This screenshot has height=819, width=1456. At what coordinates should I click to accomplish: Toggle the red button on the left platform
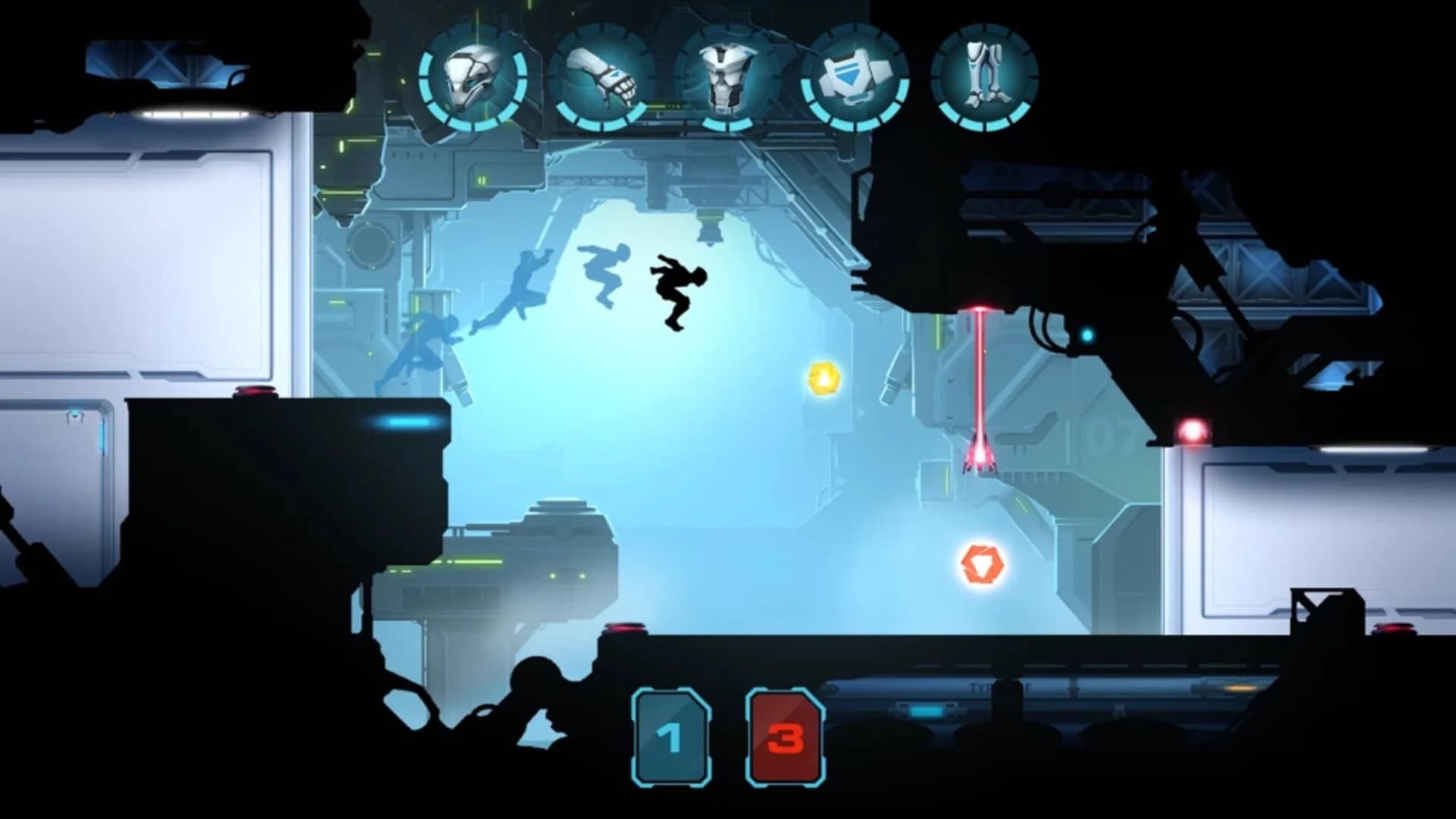253,391
